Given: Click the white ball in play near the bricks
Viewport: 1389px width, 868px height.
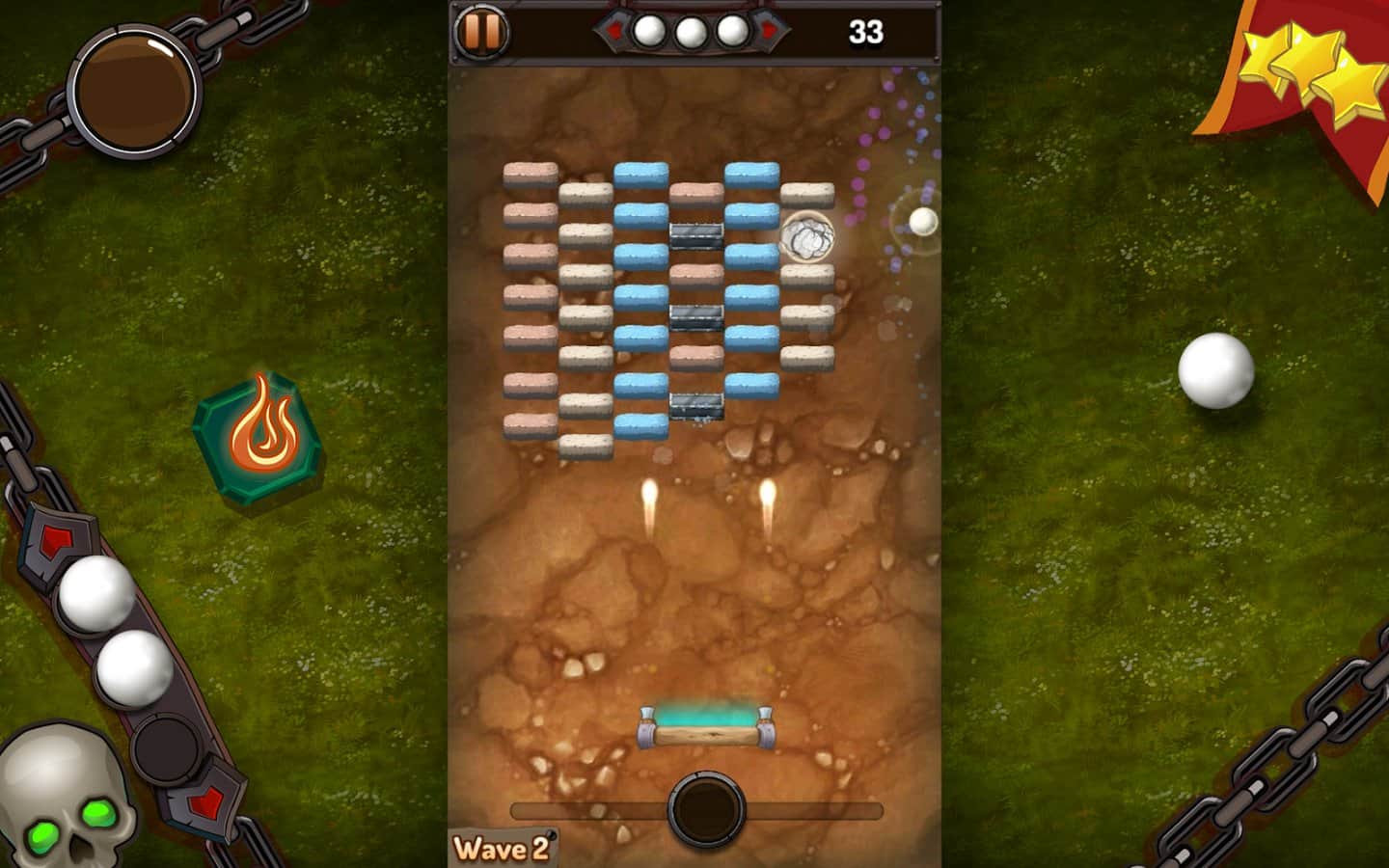Looking at the screenshot, I should coord(921,221).
